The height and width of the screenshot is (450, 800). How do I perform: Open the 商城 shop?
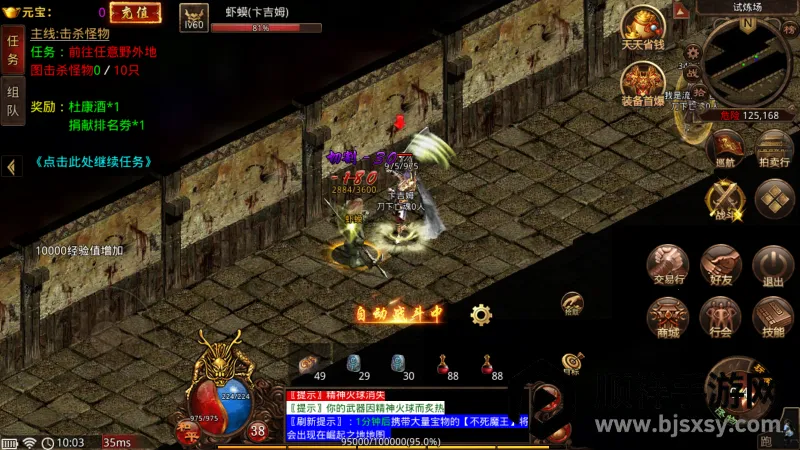pos(667,316)
